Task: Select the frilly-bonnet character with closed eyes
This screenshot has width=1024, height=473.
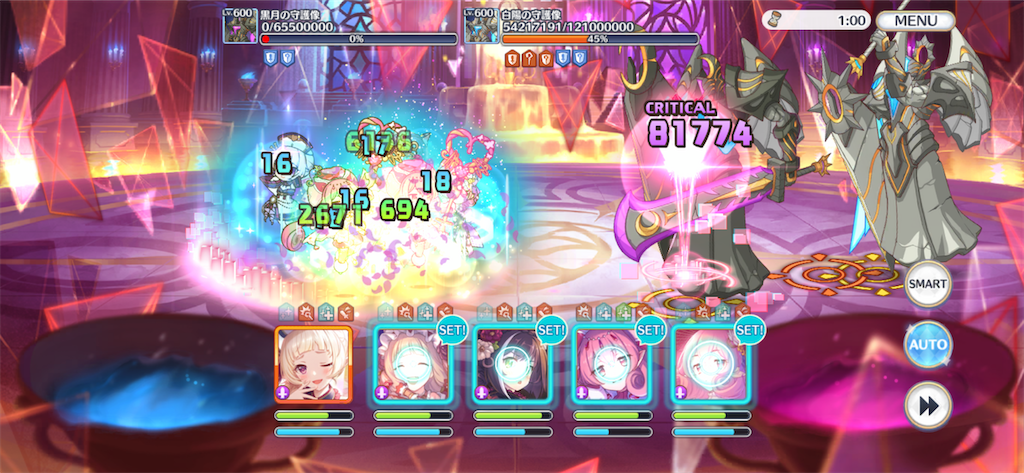Action: 412,364
